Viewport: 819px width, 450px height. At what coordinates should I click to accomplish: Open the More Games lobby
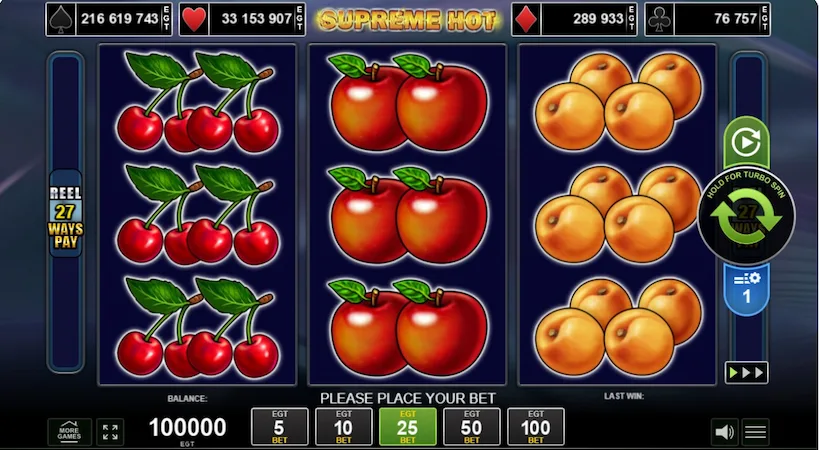click(69, 431)
